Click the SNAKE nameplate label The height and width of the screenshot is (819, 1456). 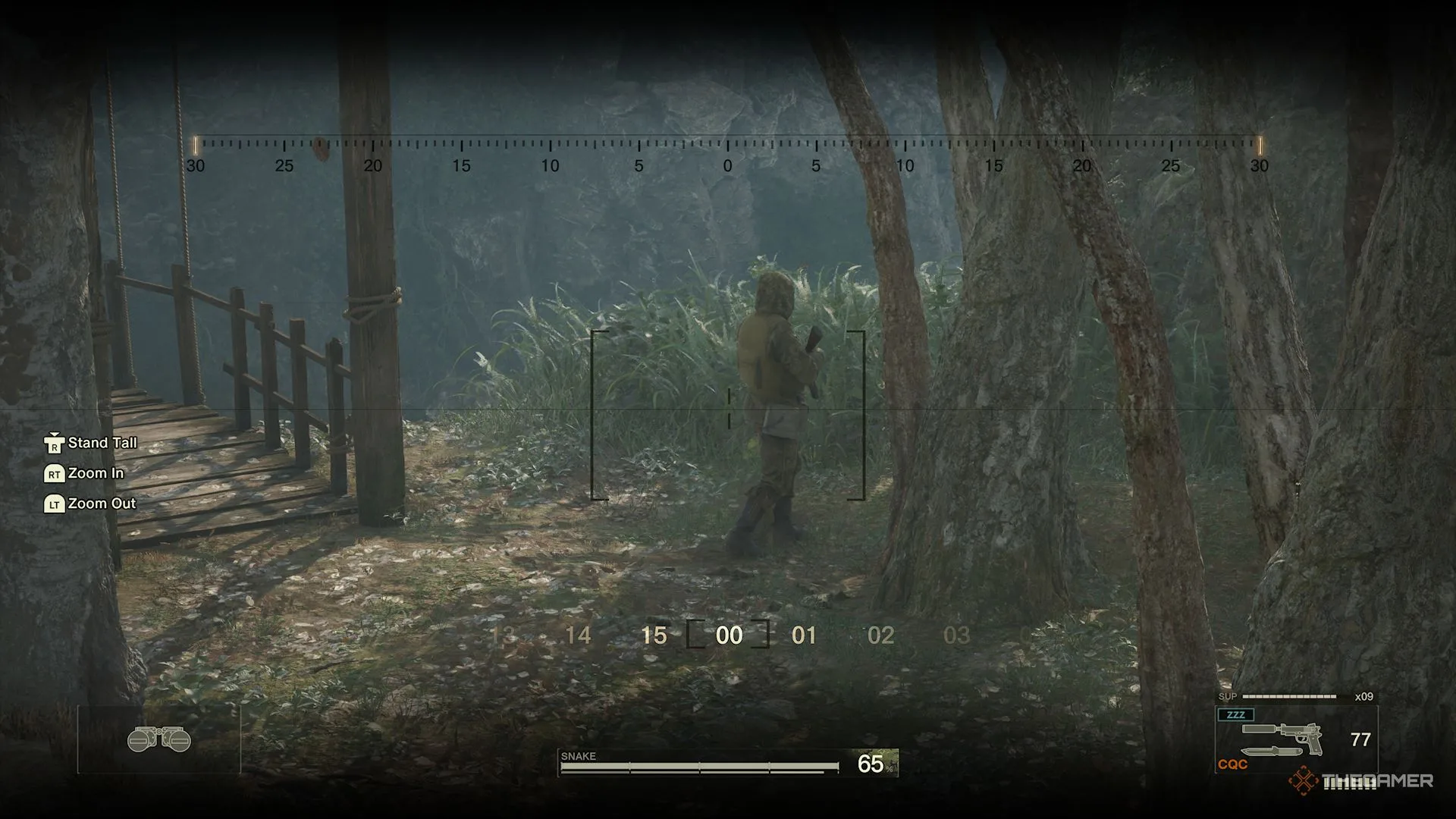pyautogui.click(x=578, y=756)
